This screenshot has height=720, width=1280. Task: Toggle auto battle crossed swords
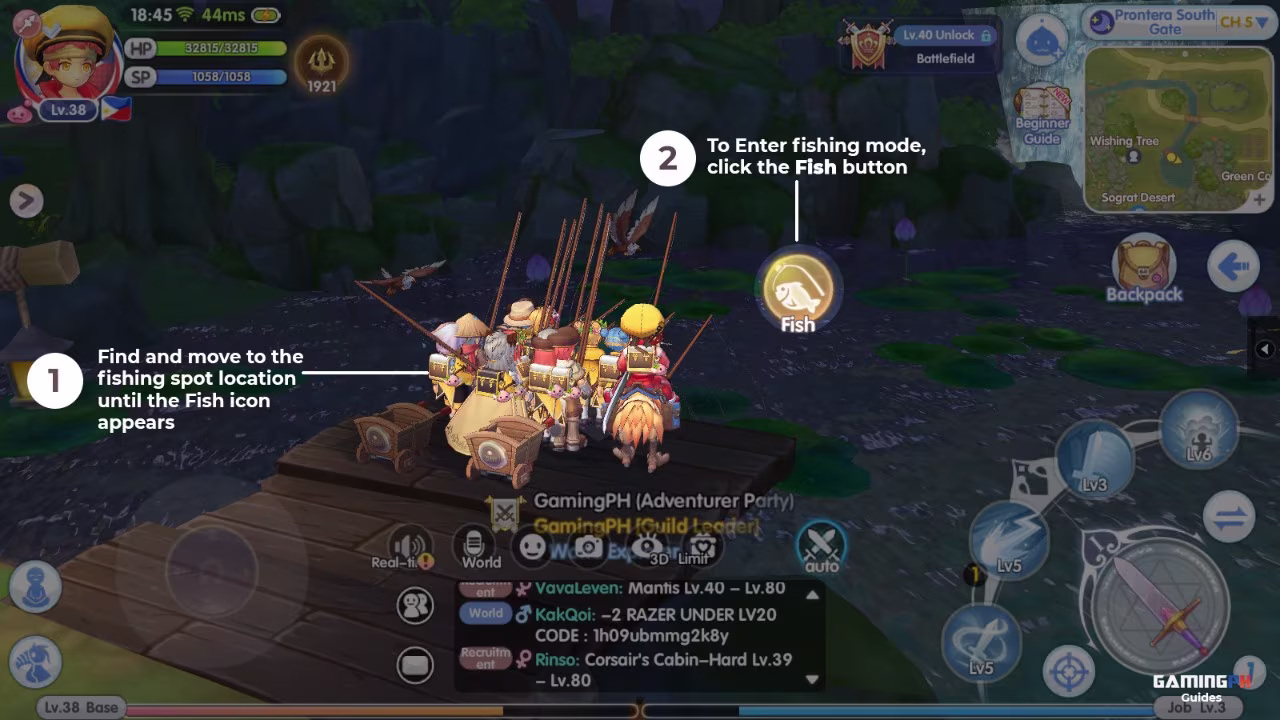coord(821,546)
